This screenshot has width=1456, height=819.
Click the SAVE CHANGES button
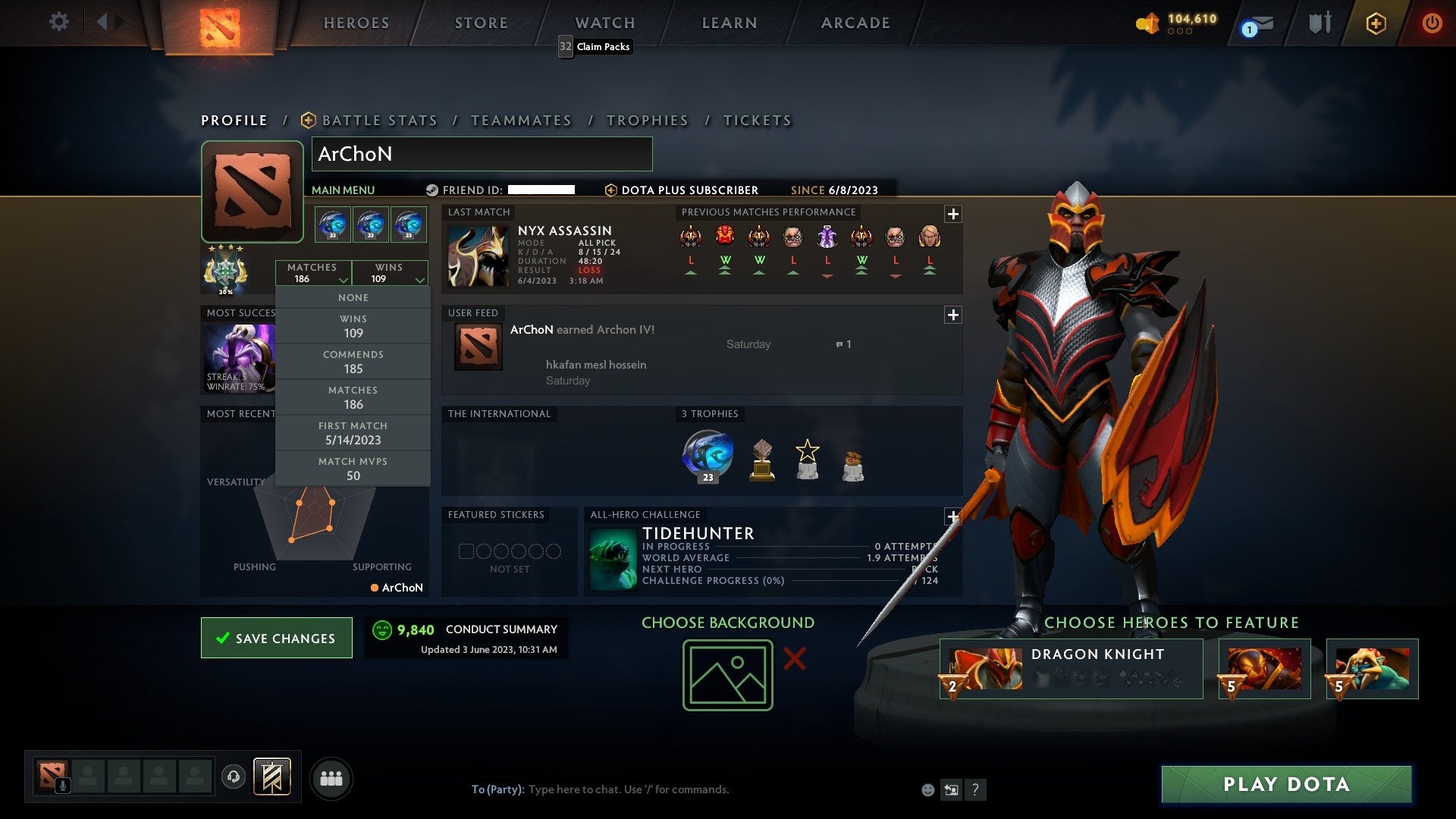tap(276, 638)
